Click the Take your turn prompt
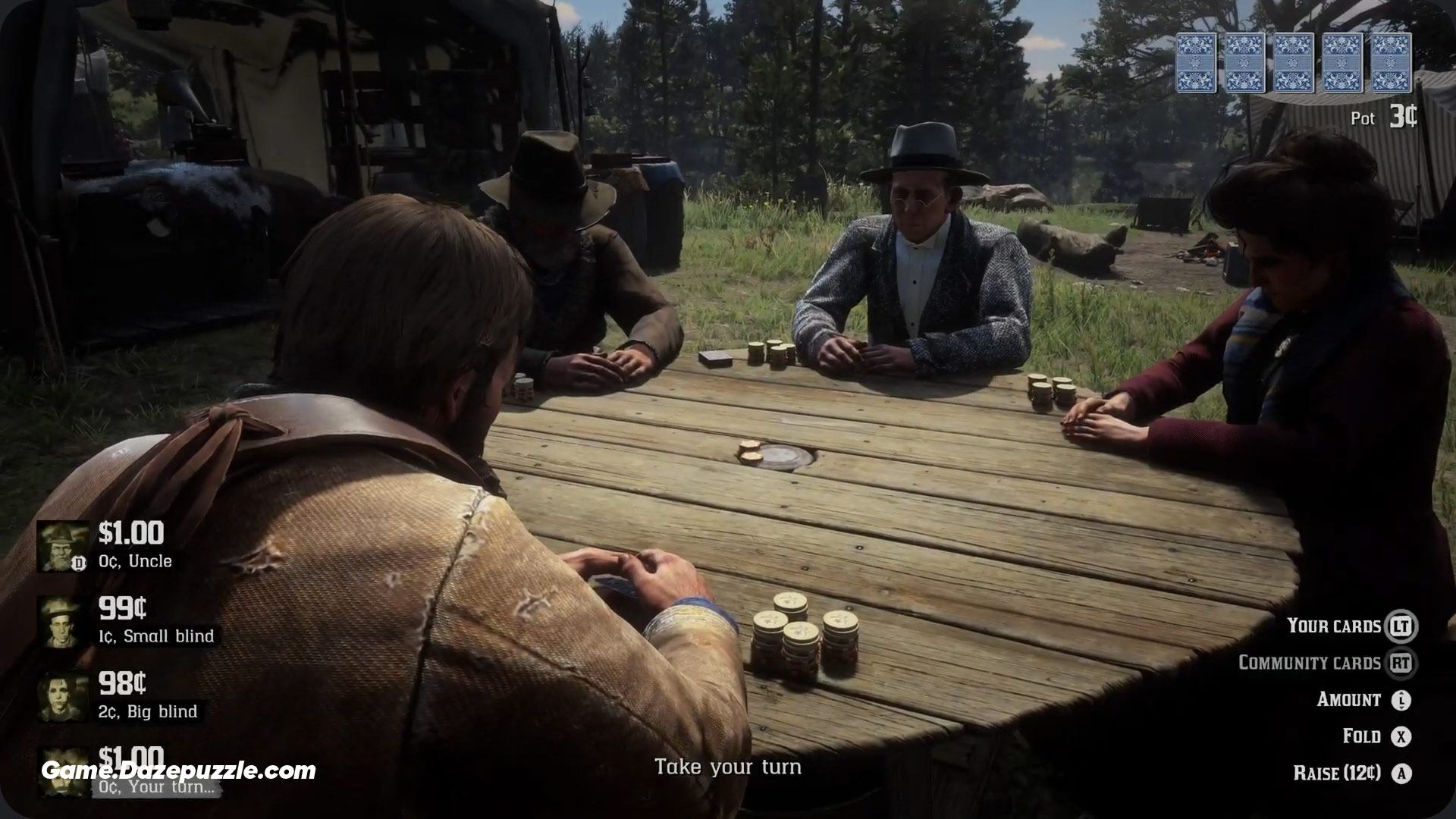The width and height of the screenshot is (1456, 819). point(730,767)
